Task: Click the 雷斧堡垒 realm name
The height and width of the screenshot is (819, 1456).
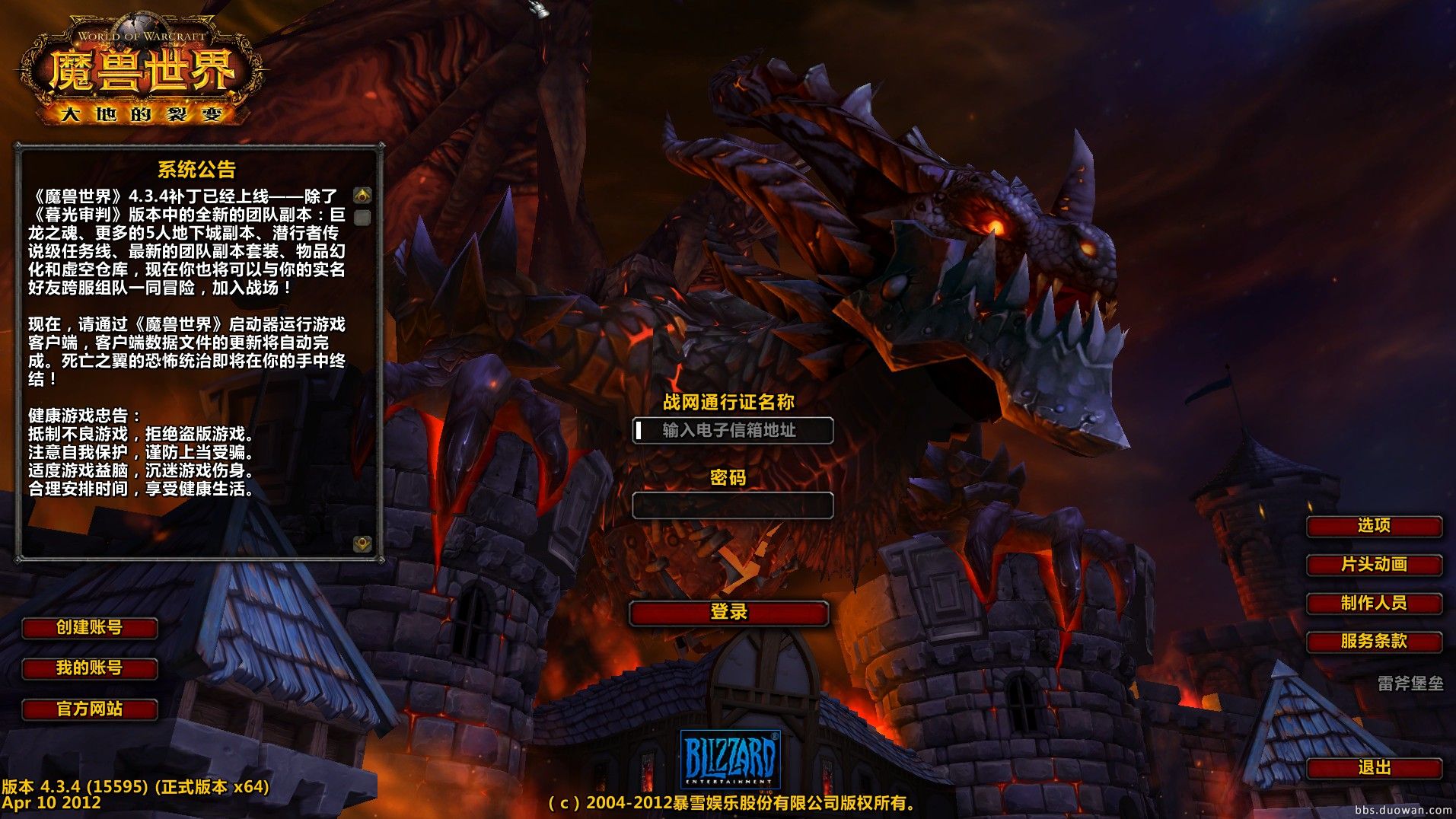Action: tap(1410, 684)
